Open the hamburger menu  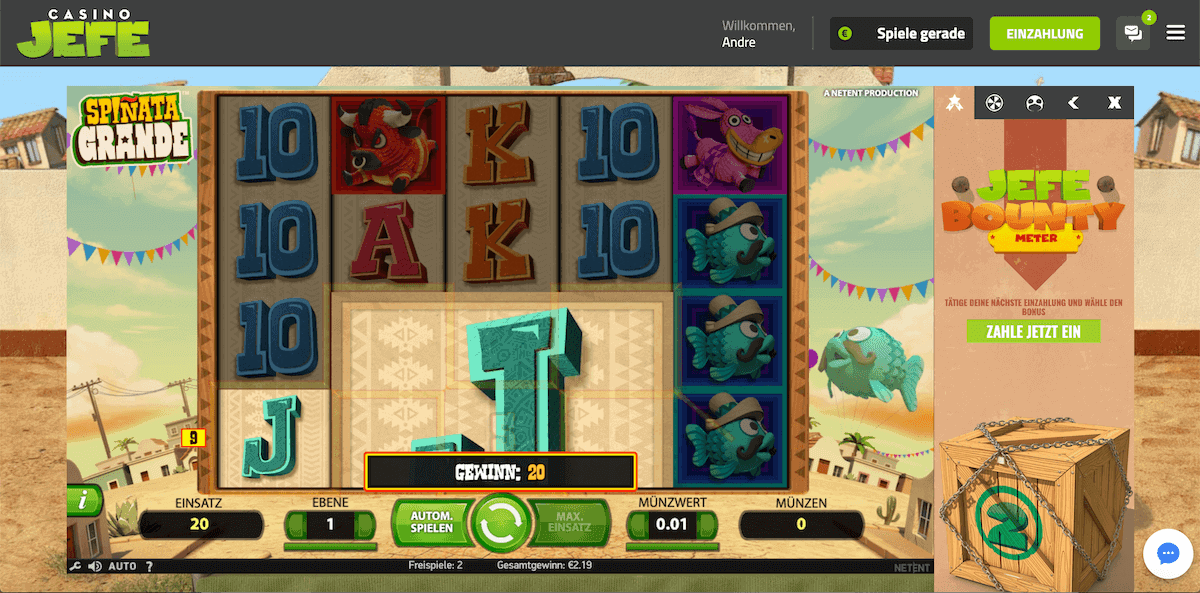(1175, 33)
